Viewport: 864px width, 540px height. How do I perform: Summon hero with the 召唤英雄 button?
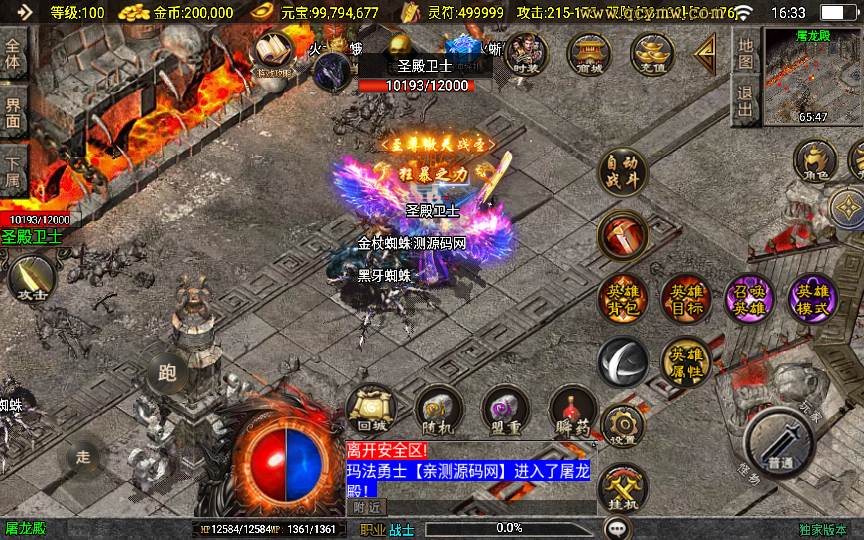point(748,298)
